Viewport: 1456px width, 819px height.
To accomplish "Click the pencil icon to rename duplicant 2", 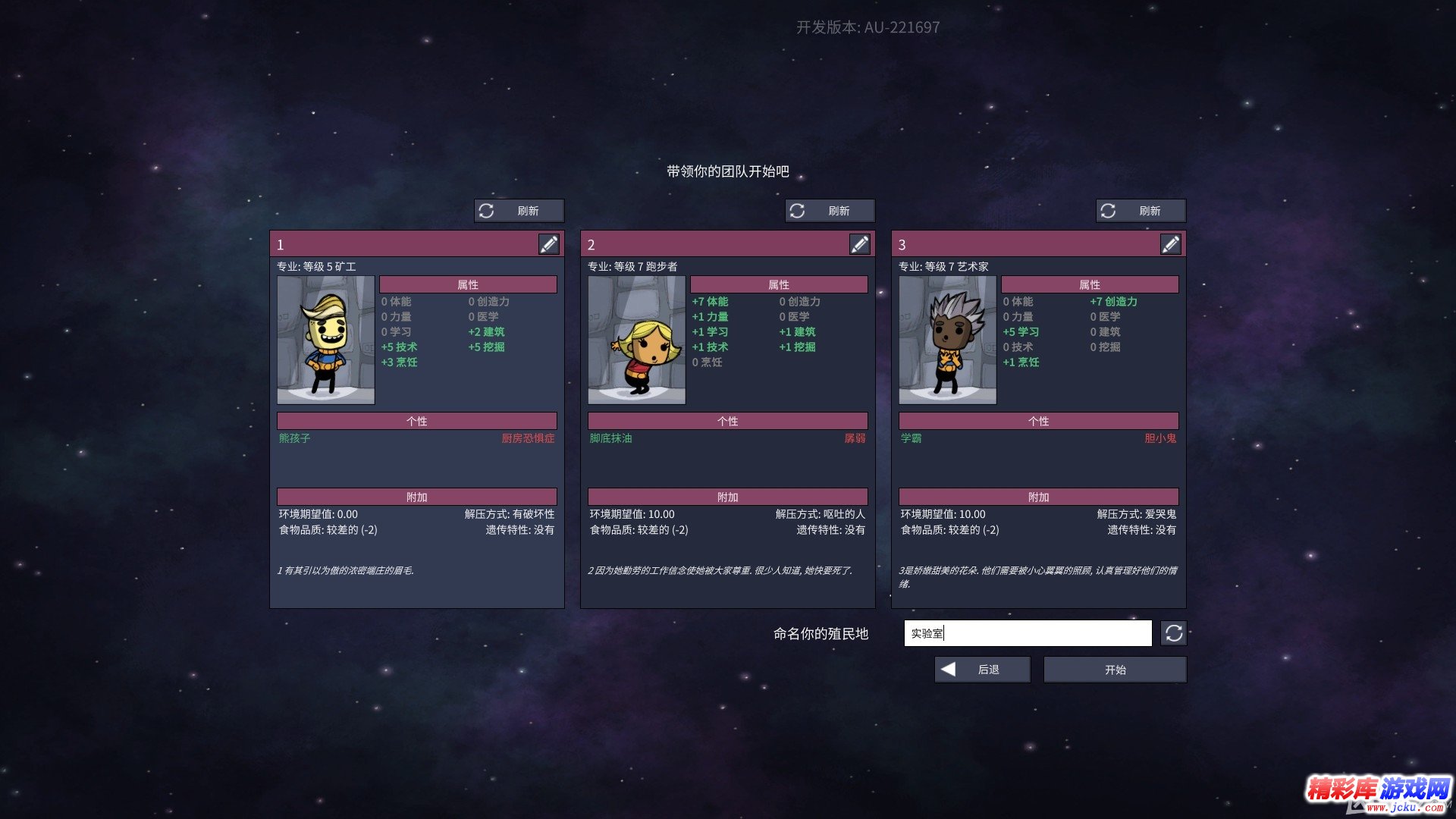I will 861,243.
